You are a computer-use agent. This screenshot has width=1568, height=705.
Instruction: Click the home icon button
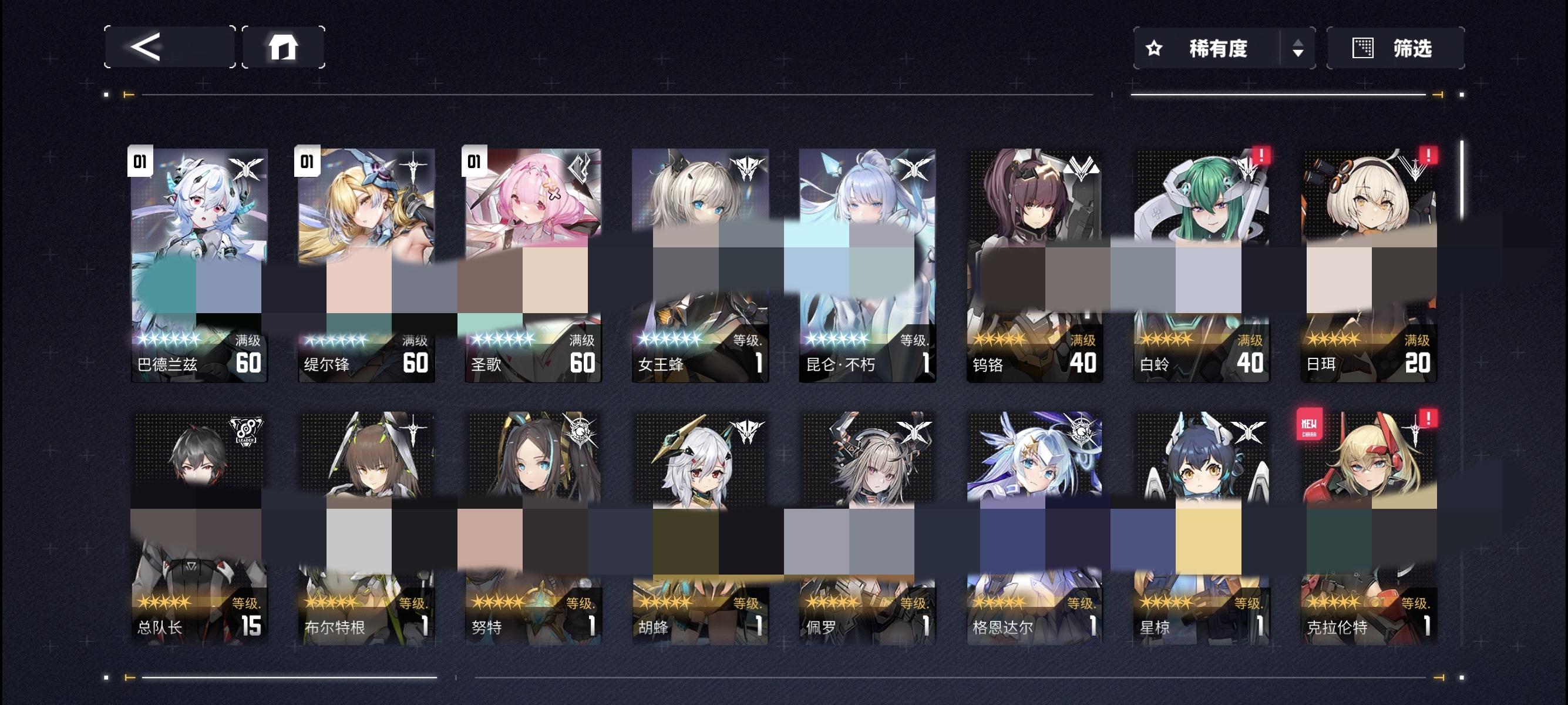[285, 47]
